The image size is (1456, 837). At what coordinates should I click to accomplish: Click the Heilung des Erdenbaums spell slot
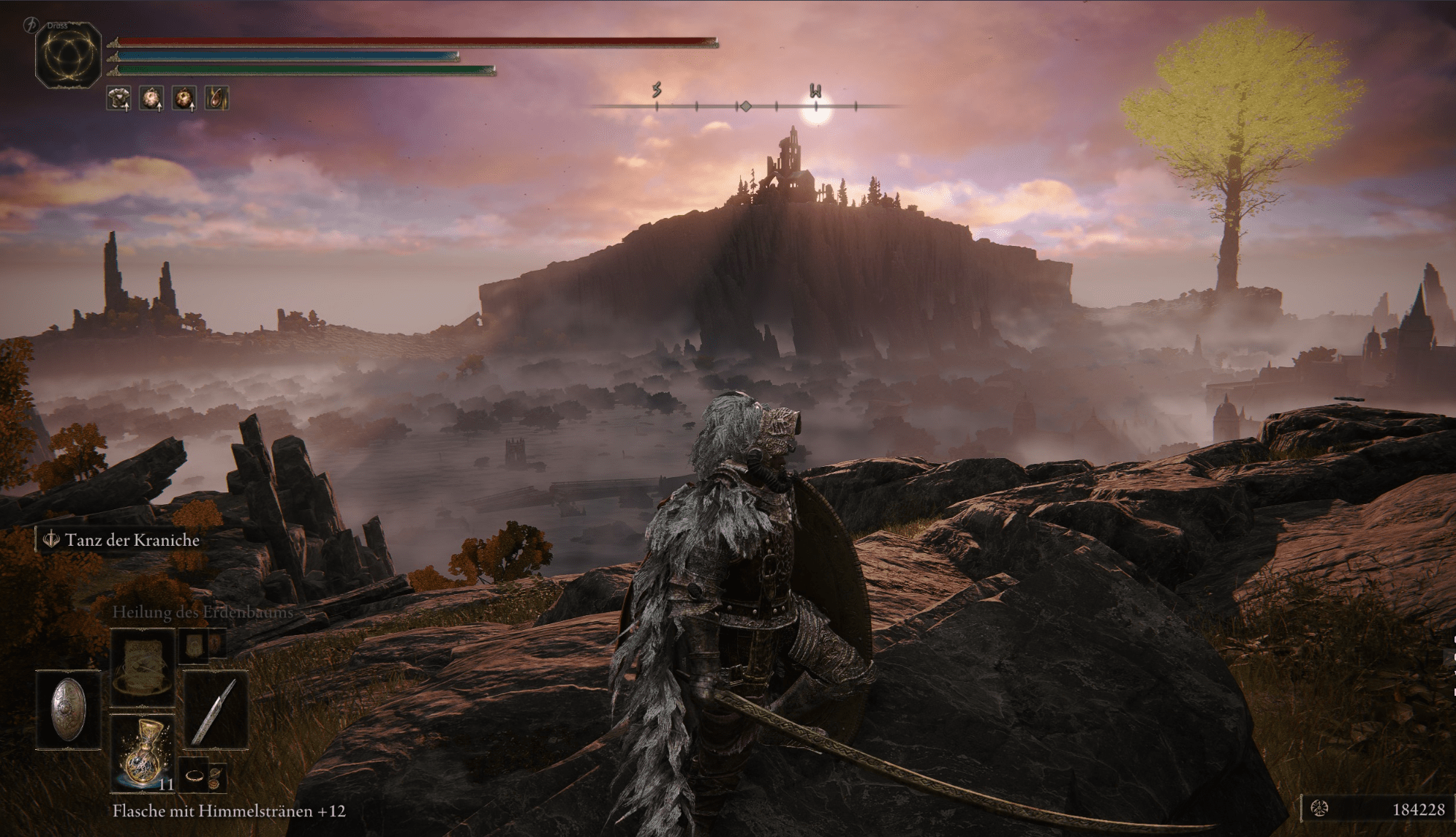pyautogui.click(x=143, y=666)
